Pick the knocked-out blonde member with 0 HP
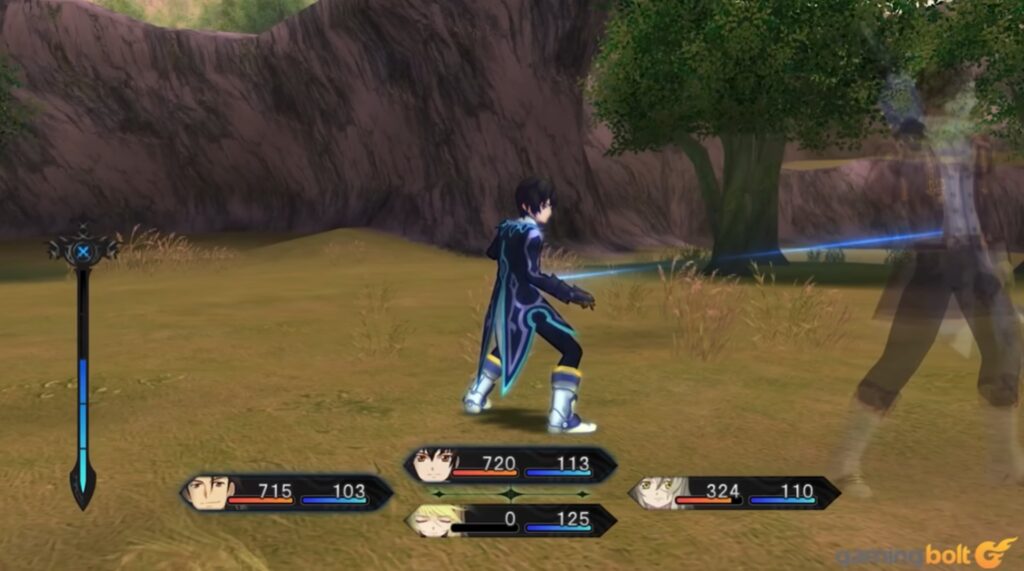 coord(510,521)
